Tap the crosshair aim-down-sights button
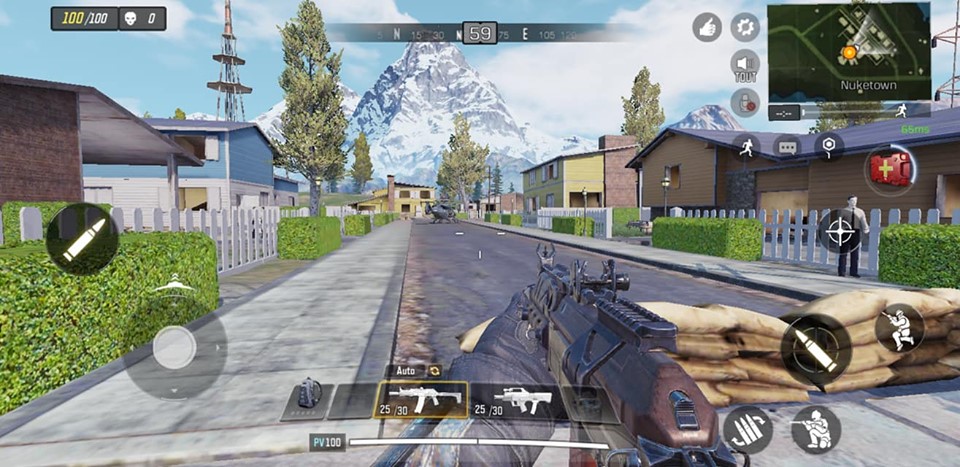The image size is (960, 467). [x=841, y=232]
